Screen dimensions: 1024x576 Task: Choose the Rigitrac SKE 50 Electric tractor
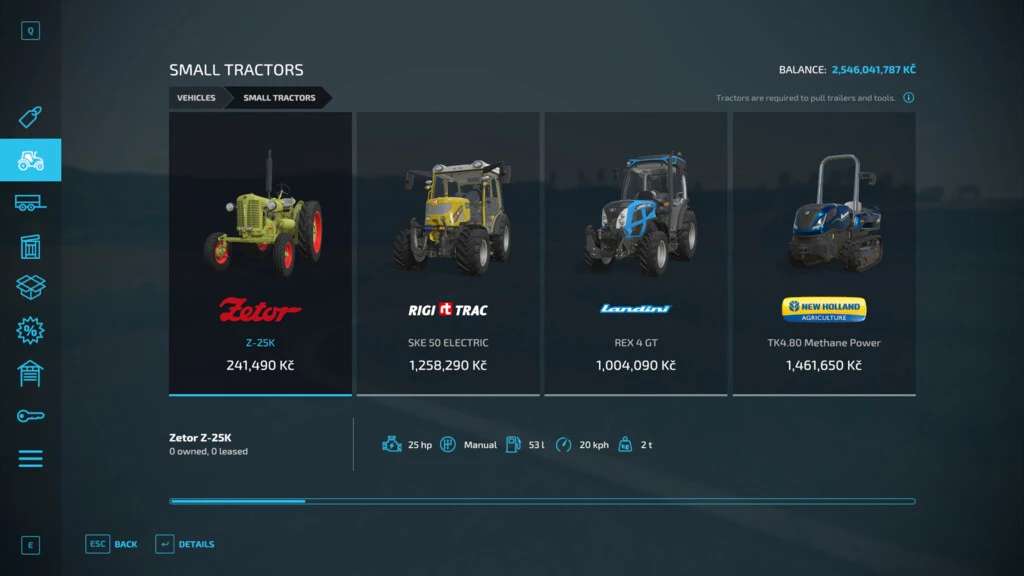click(x=448, y=253)
